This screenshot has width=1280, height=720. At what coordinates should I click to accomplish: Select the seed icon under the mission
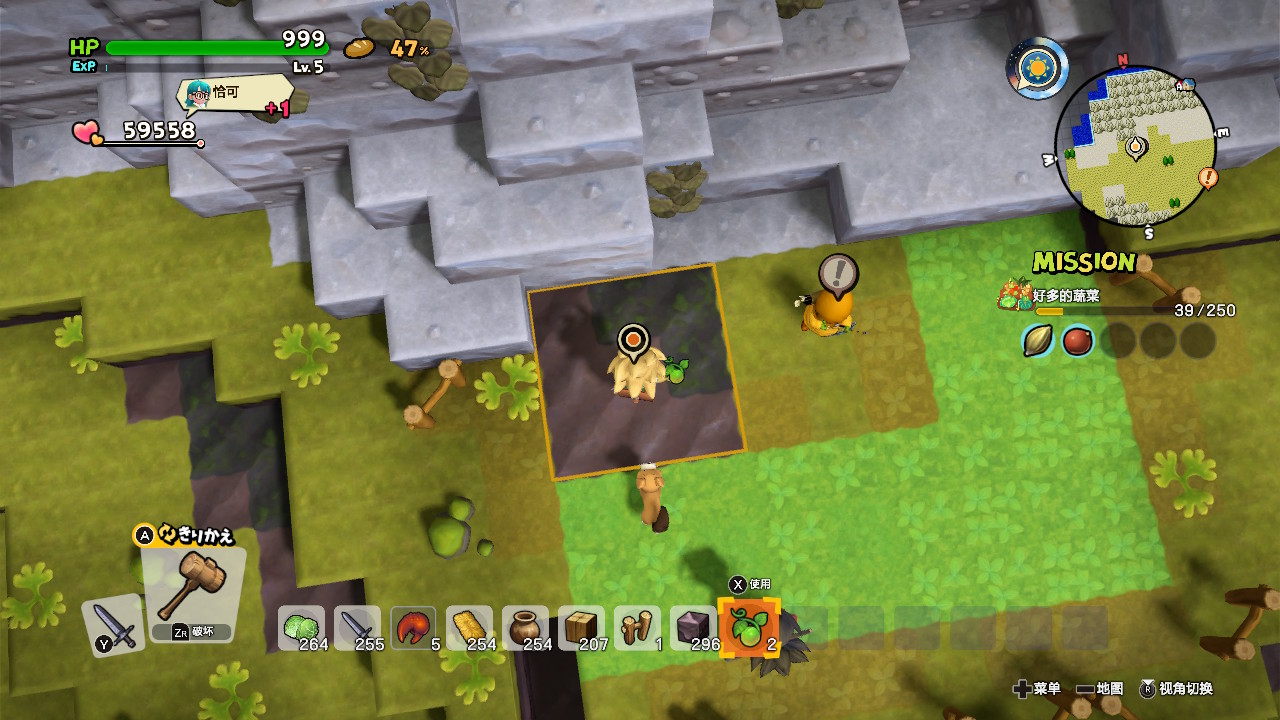[1038, 341]
